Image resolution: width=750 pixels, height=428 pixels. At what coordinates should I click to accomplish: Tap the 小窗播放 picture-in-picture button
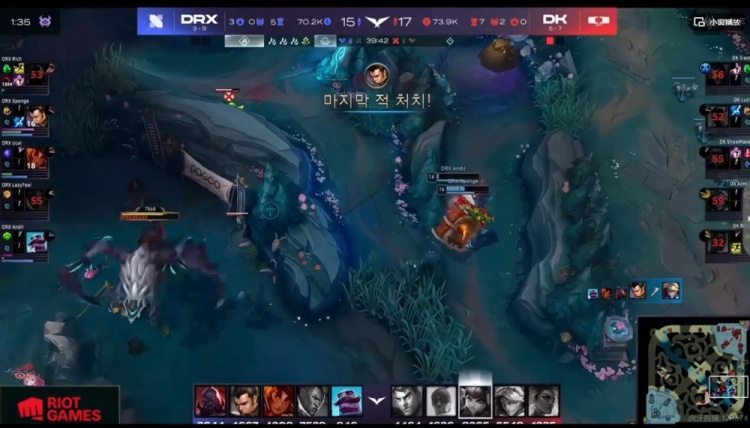[716, 20]
